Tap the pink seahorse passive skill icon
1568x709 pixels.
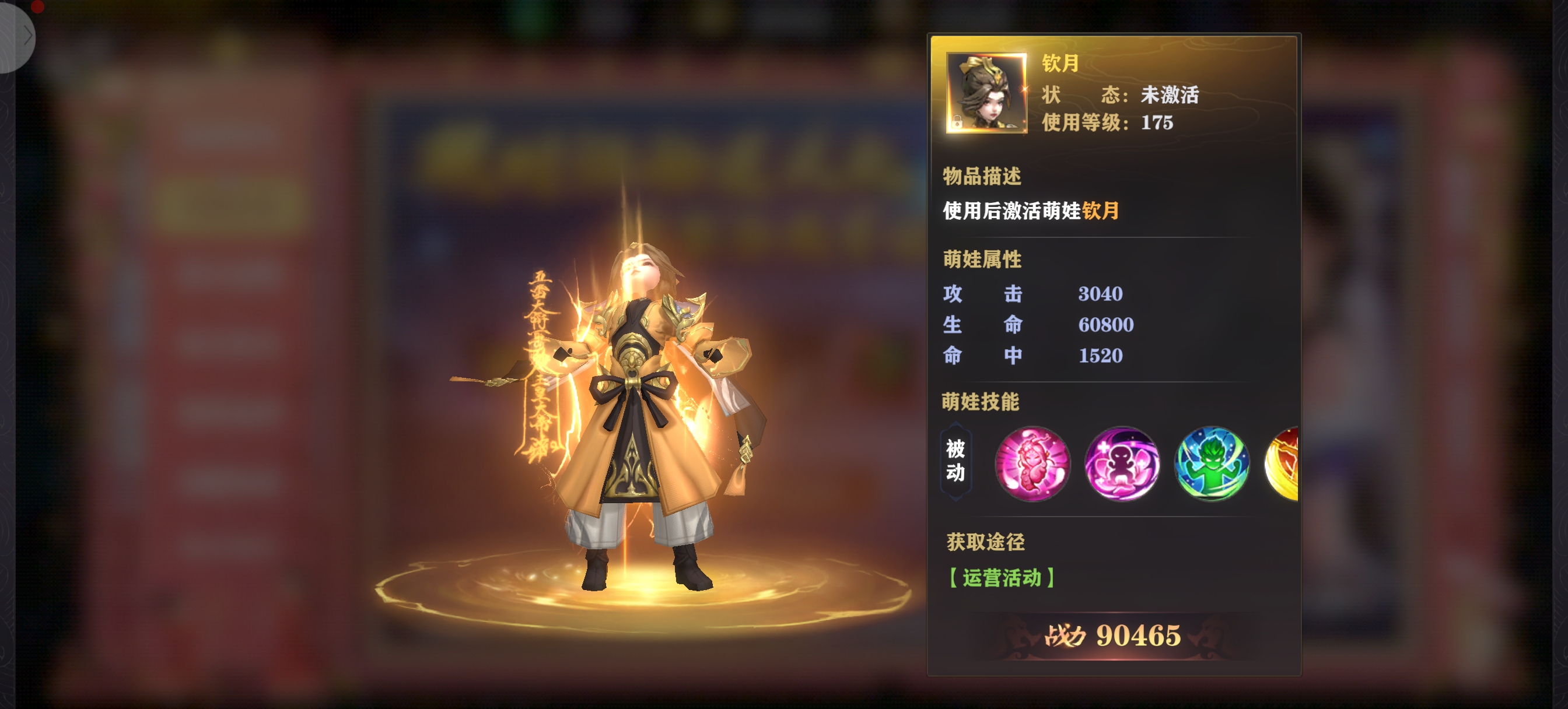(1032, 464)
